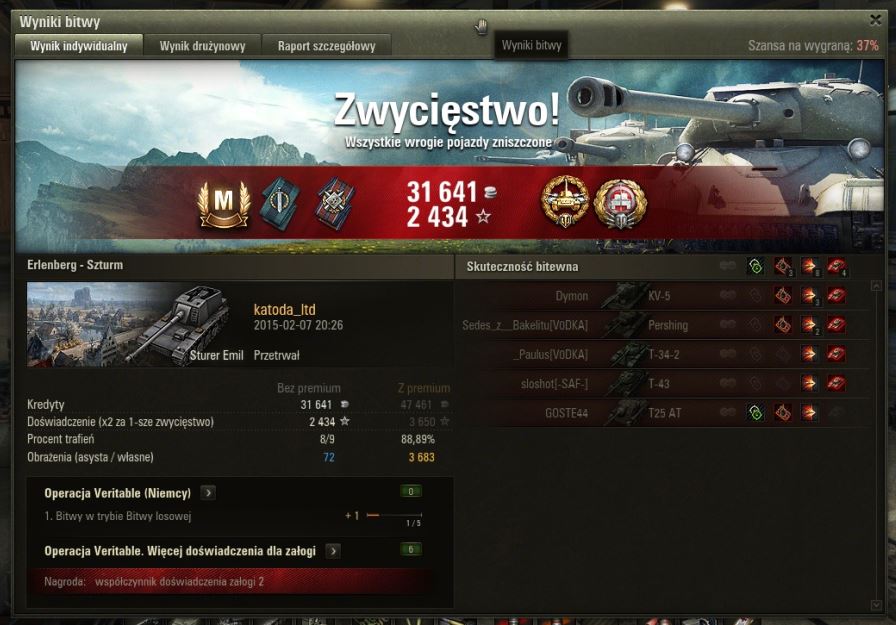This screenshot has width=896, height=625.
Task: Click the Sturer Emil tank thumbnail
Action: [135, 323]
